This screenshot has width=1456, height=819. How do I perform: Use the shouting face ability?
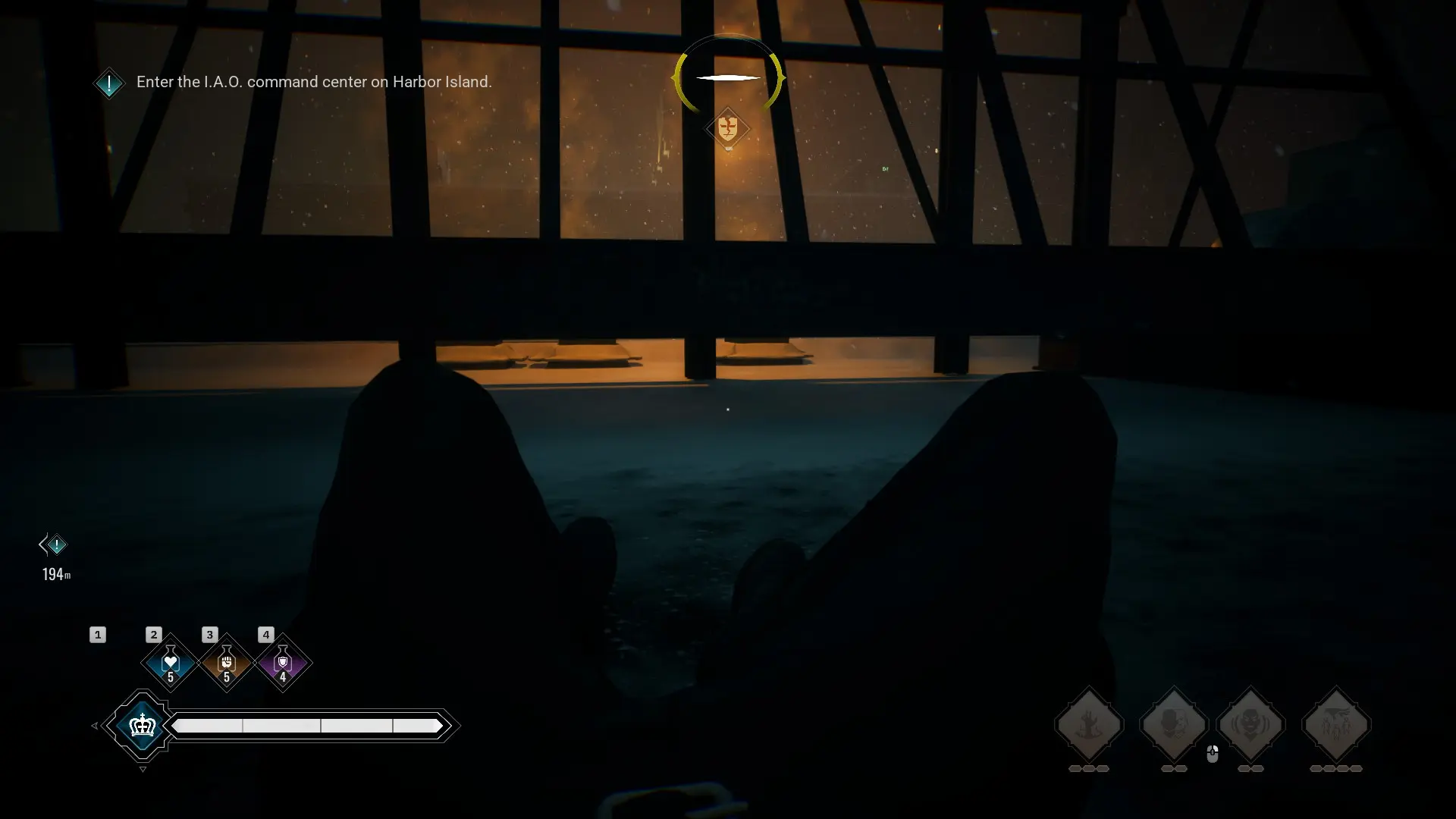coord(1250,725)
